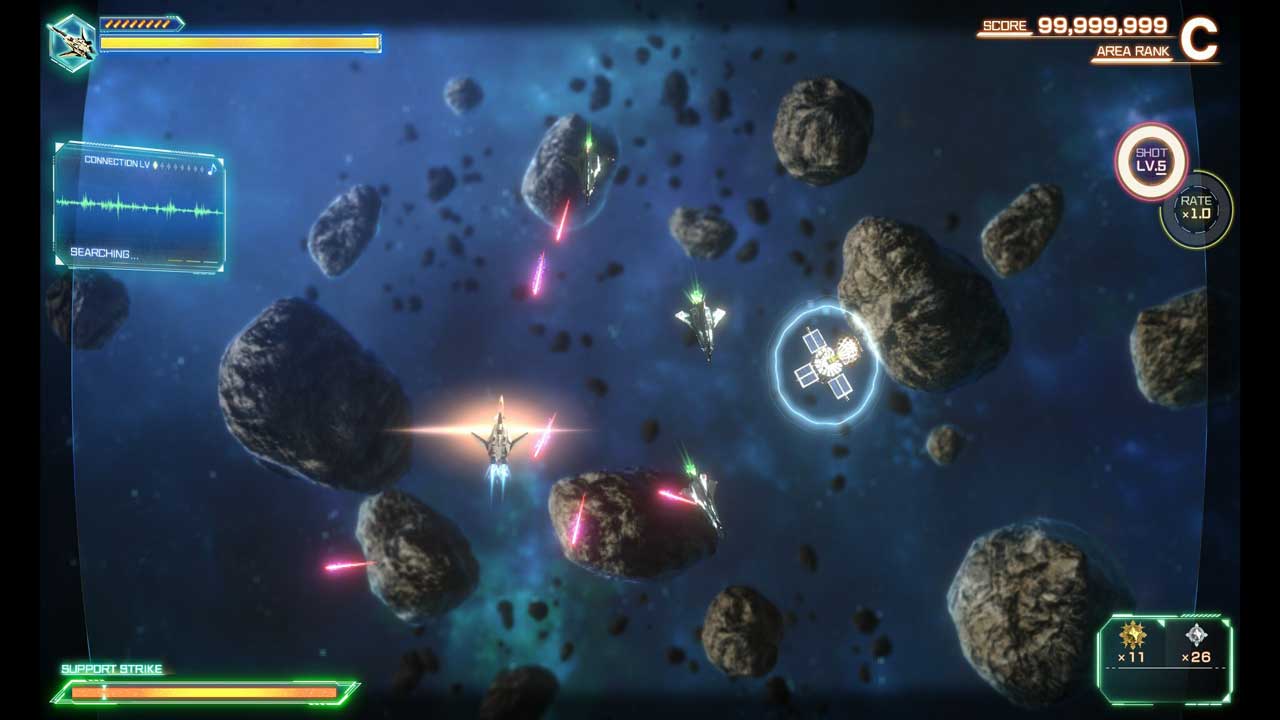
Task: Click the Rate x1.0 circle
Action: [1196, 208]
